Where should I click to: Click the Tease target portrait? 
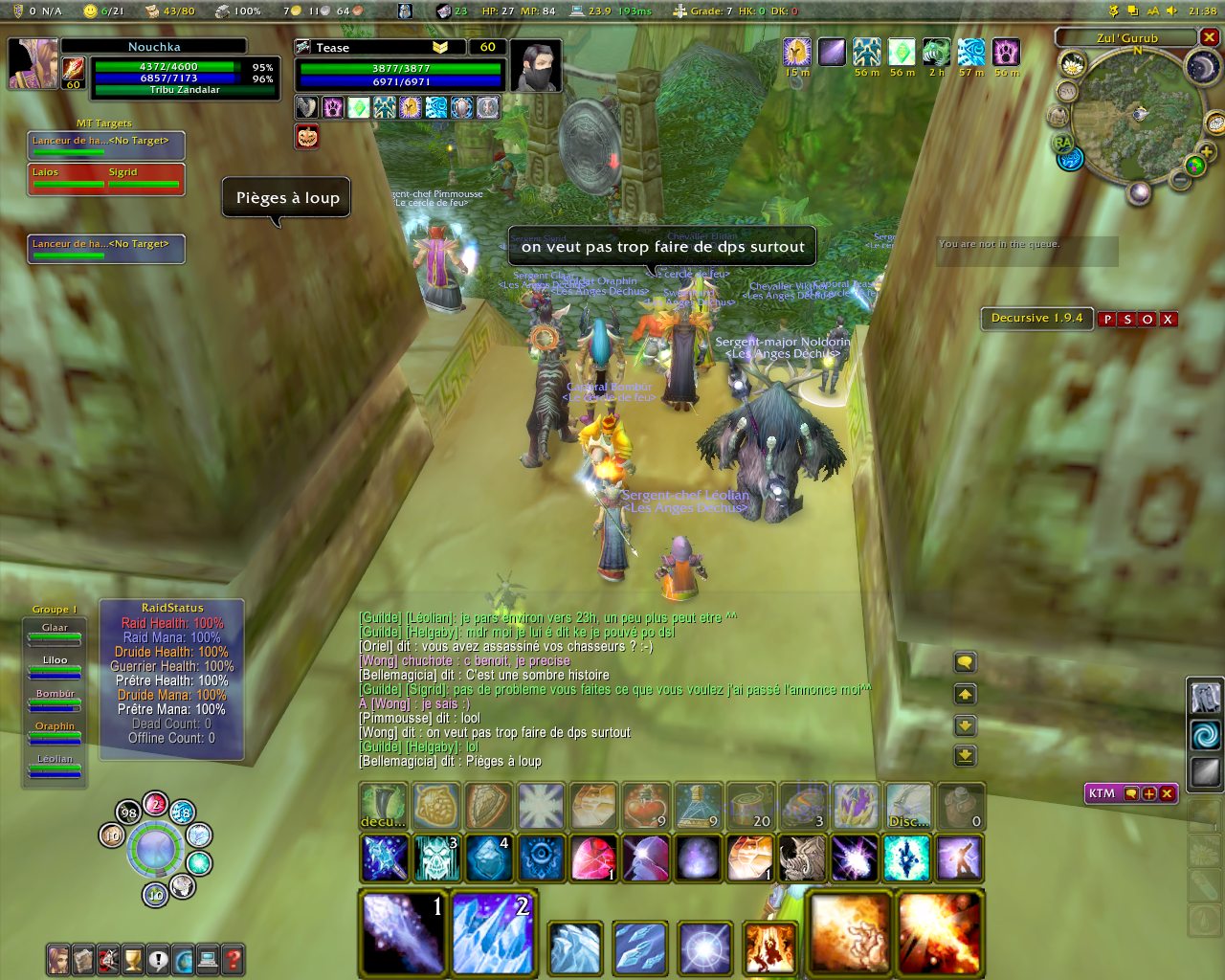pos(535,66)
